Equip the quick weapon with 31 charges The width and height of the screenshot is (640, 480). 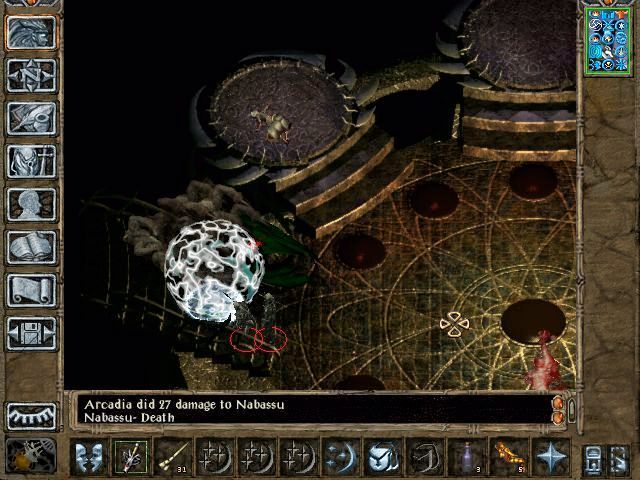(x=172, y=457)
